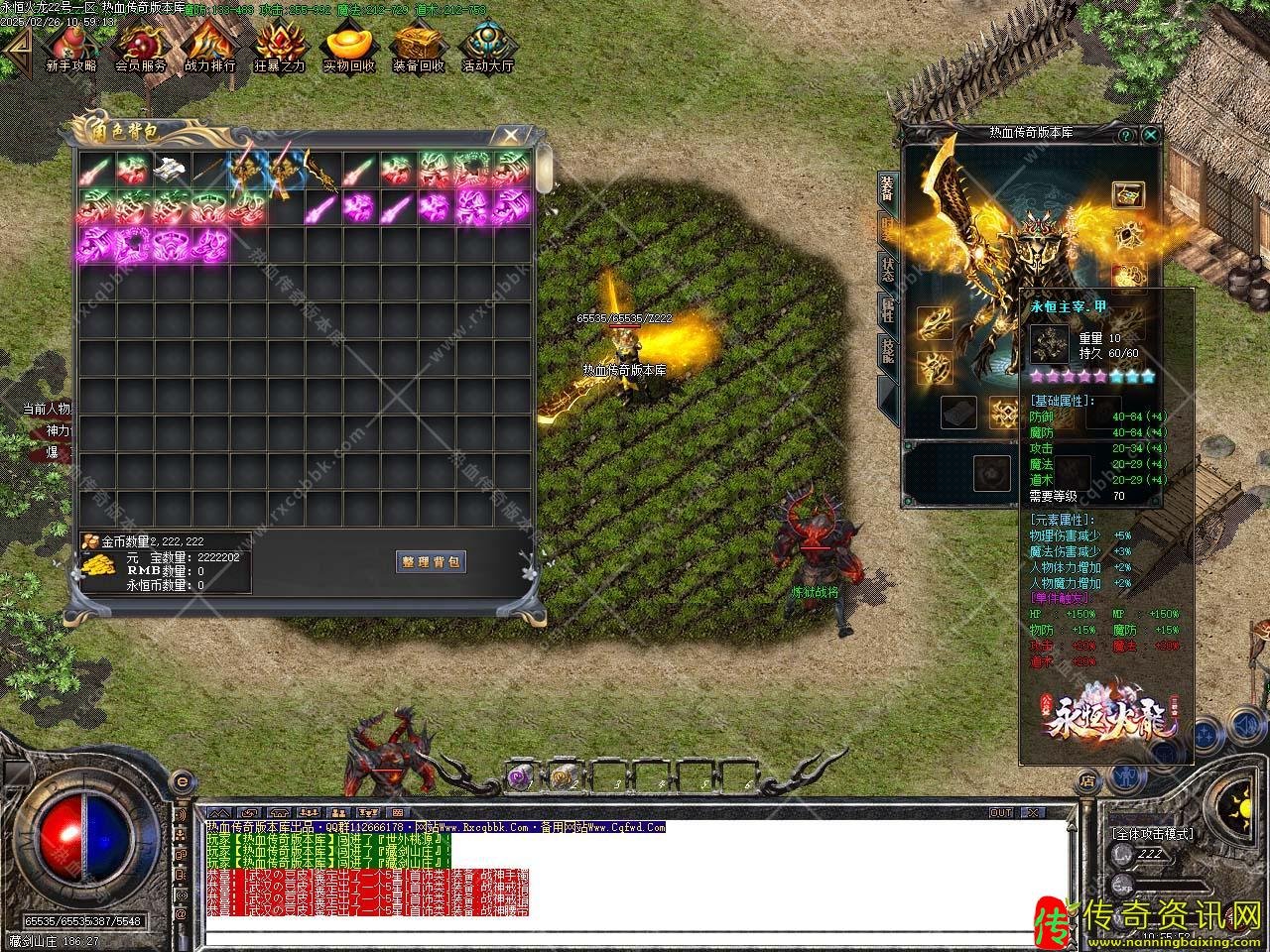Image resolution: width=1270 pixels, height=952 pixels.
Task: Click the help question mark on character panel
Action: [1126, 134]
